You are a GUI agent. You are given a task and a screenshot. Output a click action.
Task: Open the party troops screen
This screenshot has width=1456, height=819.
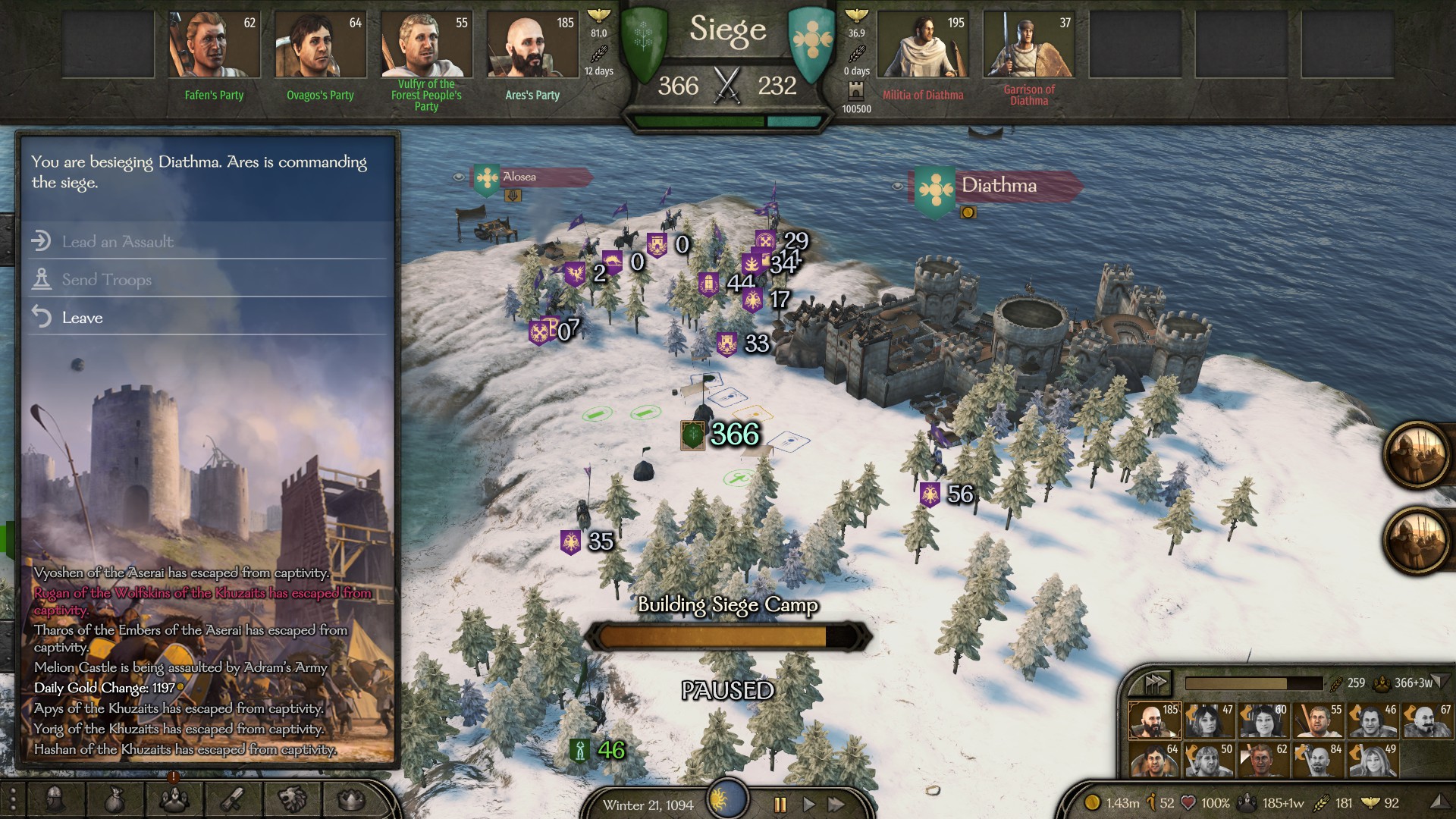pyautogui.click(x=174, y=799)
